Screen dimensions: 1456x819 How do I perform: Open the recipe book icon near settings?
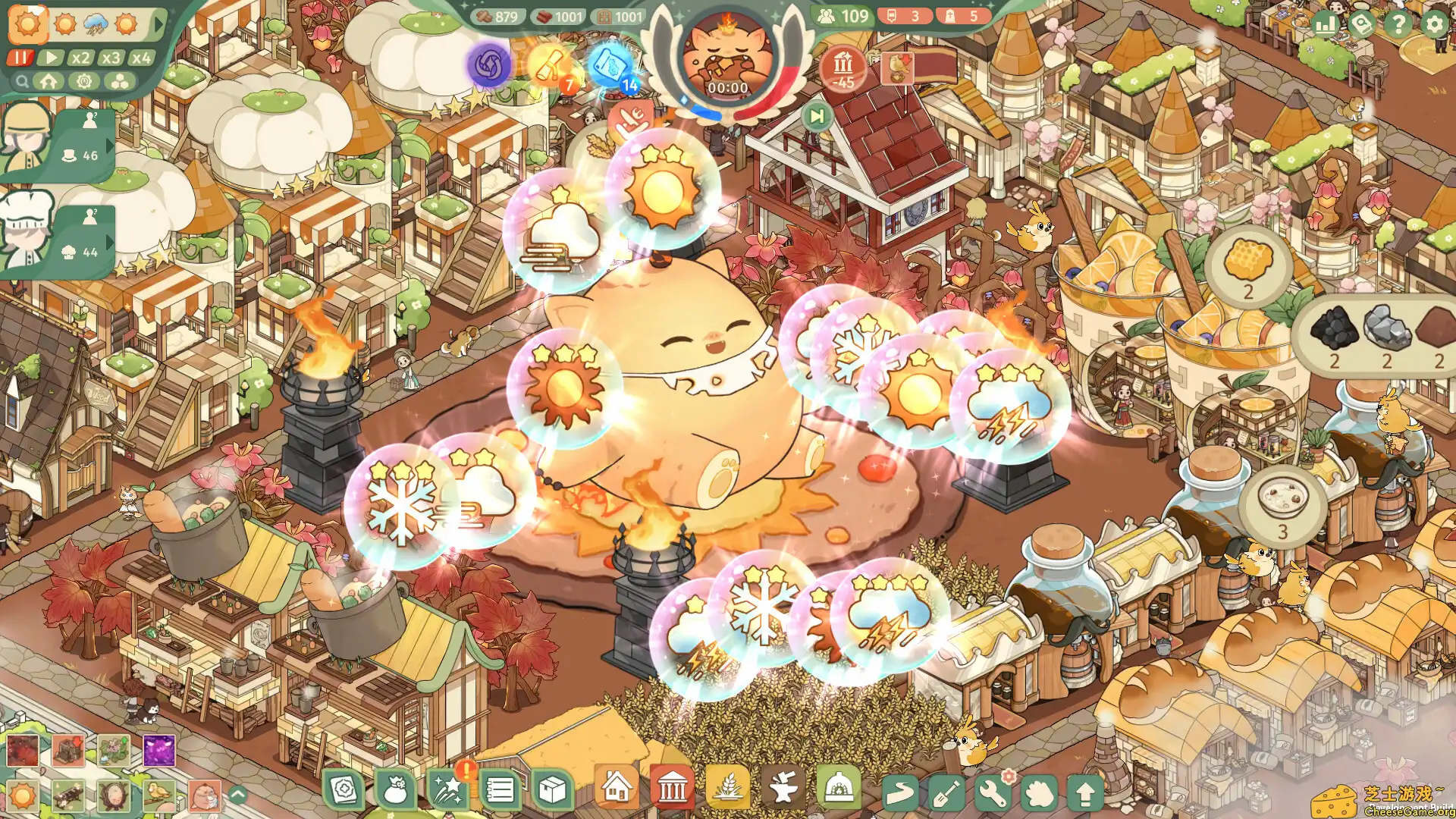point(1360,24)
